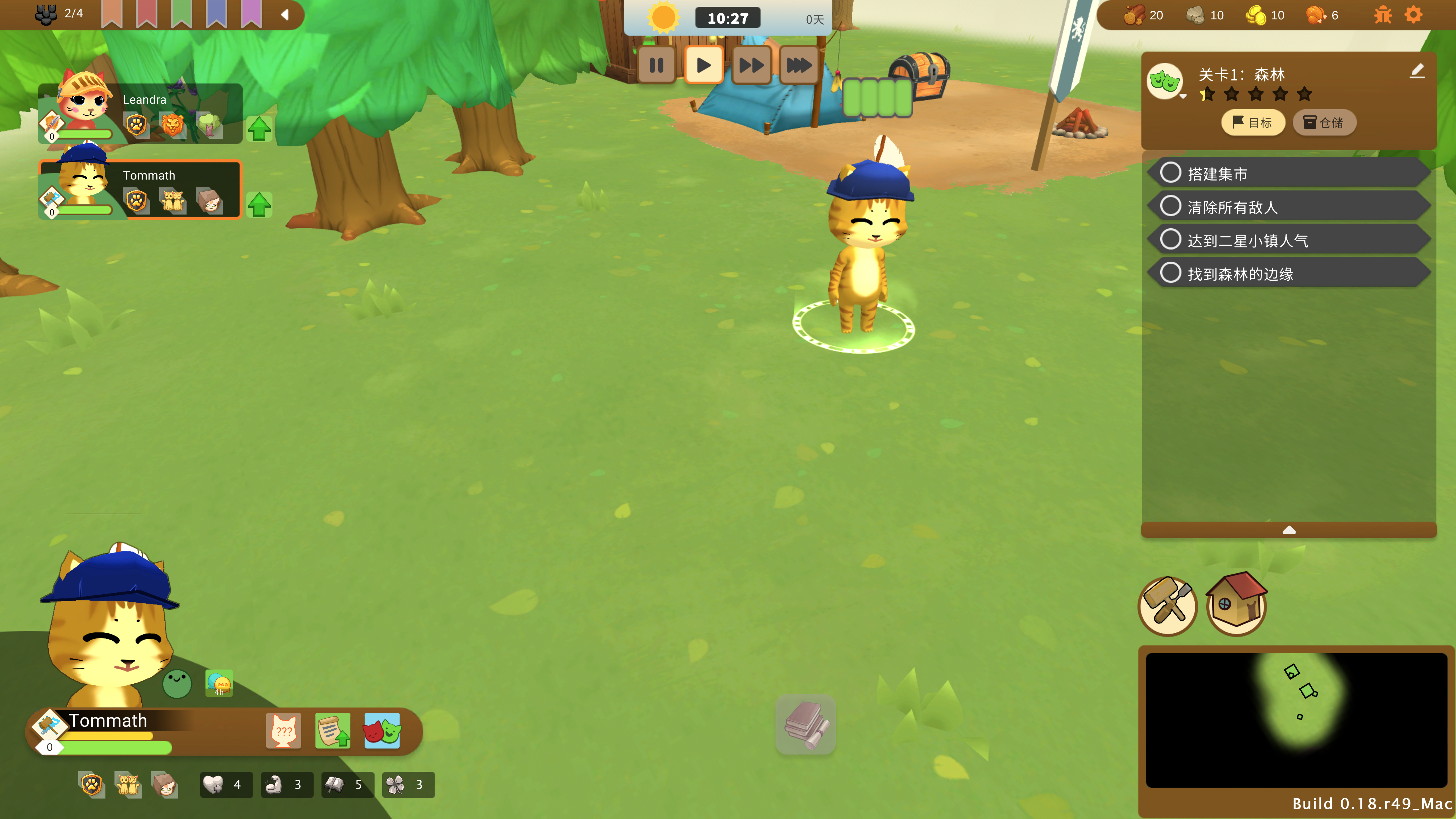This screenshot has width=1456, height=819.
Task: Open the 仓储 storage tab
Action: (1324, 123)
